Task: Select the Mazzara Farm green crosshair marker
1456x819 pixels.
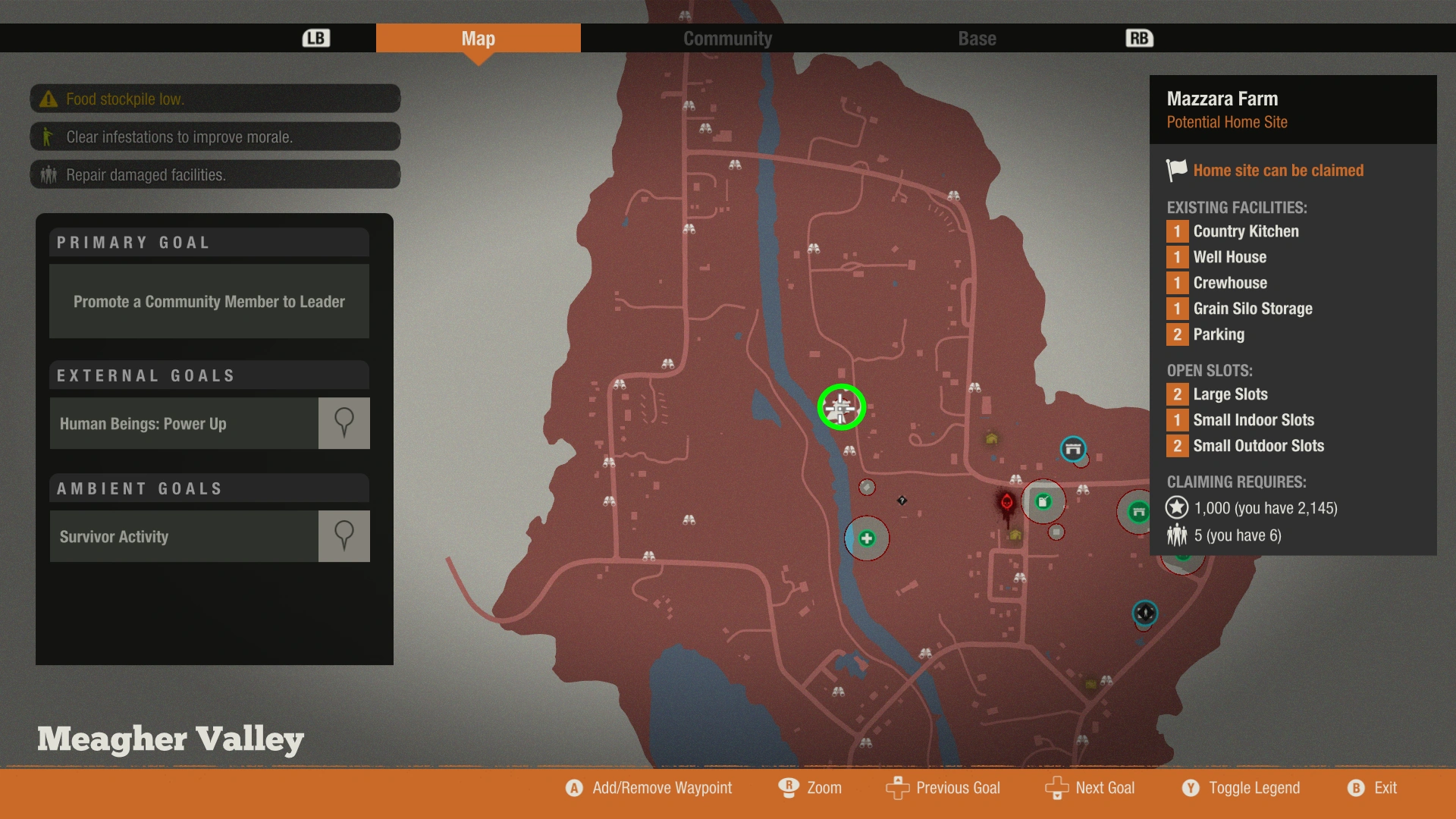Action: tap(842, 408)
